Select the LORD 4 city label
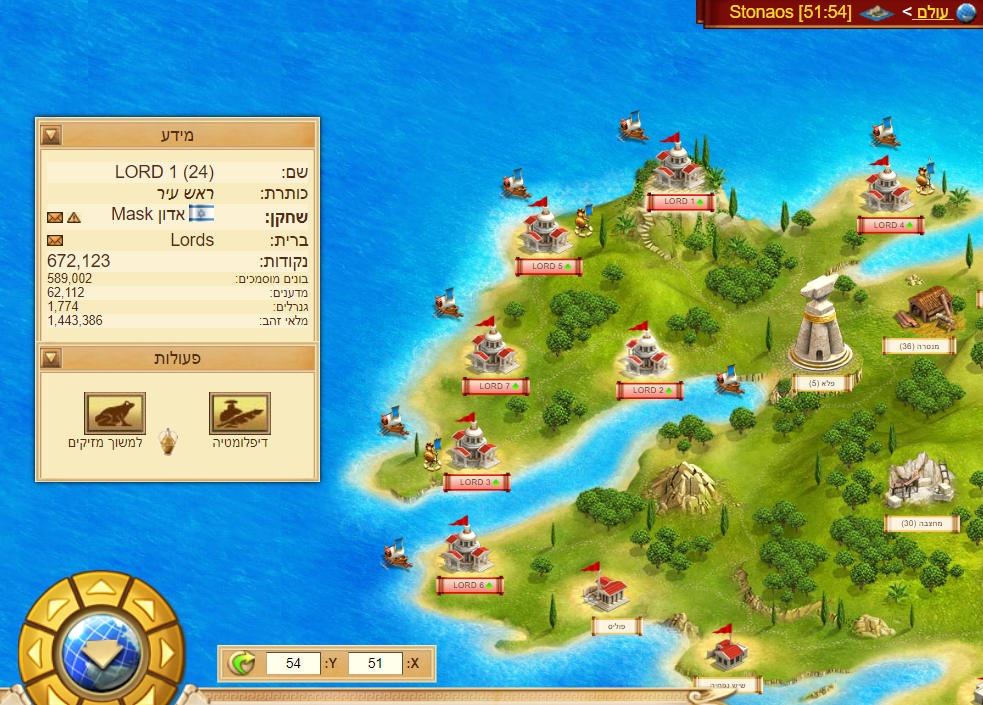The width and height of the screenshot is (983, 705). pyautogui.click(x=889, y=226)
